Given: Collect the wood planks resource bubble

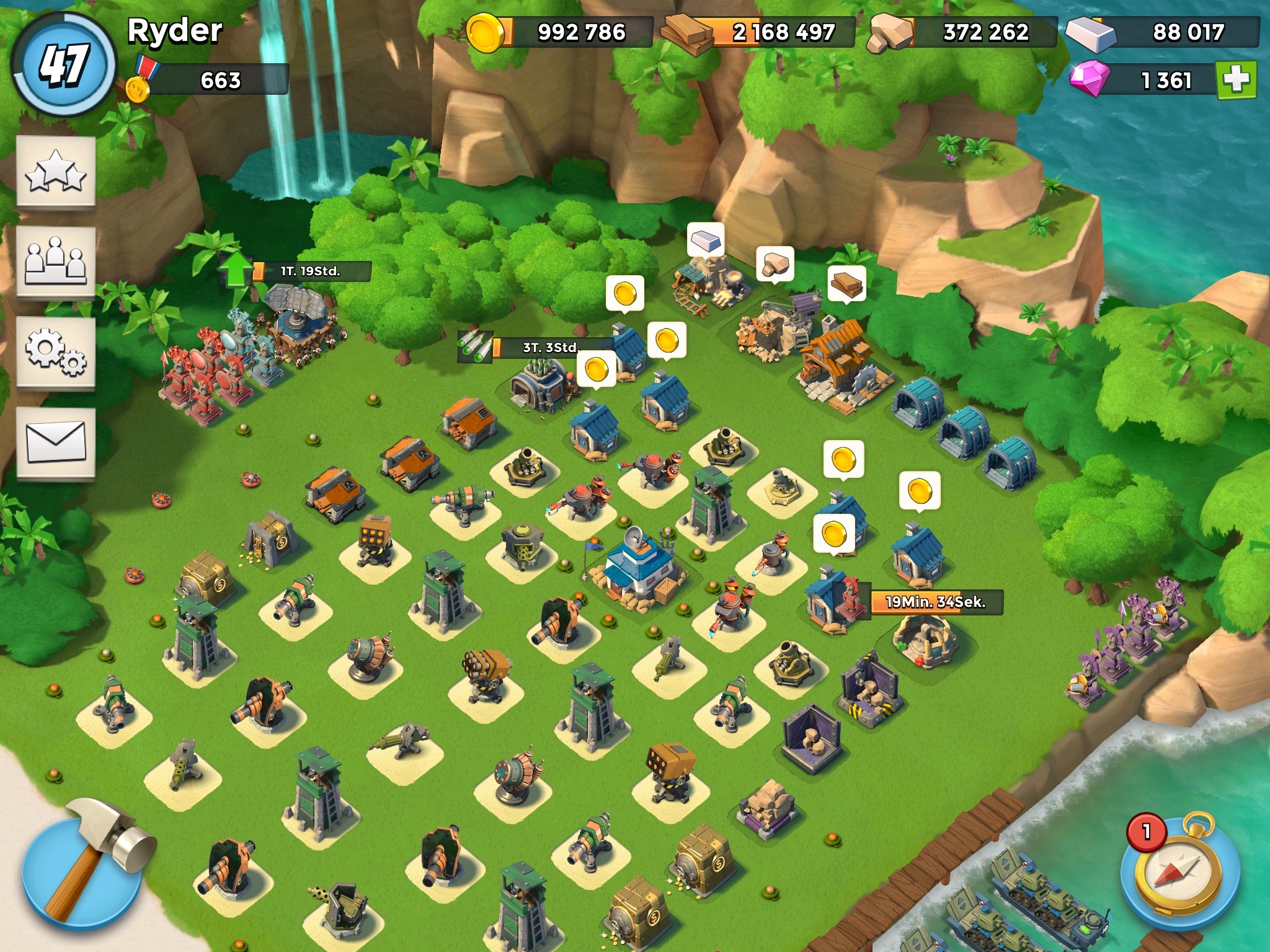Looking at the screenshot, I should tap(846, 284).
